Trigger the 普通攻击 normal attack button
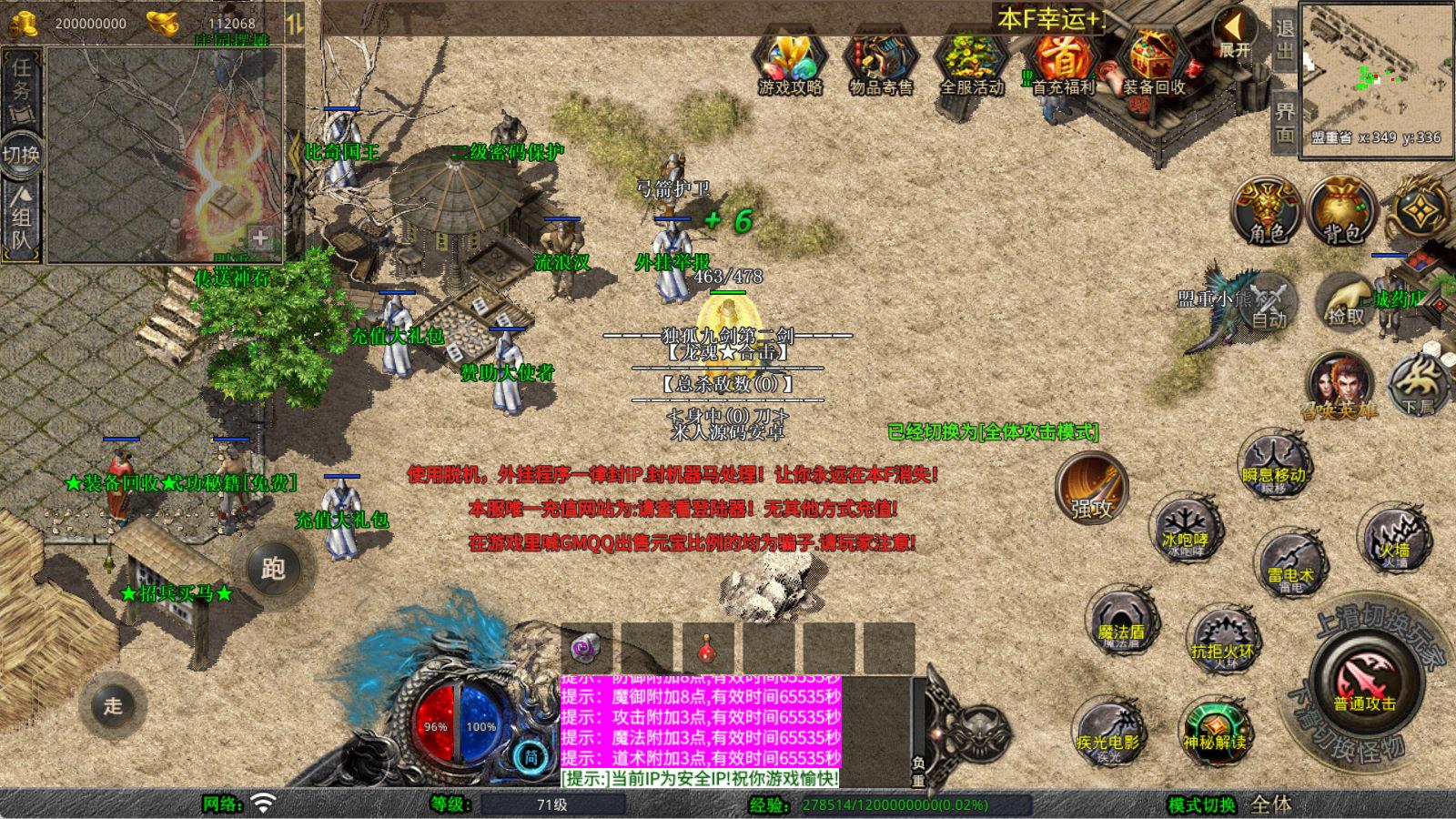This screenshot has width=1456, height=819. pyautogui.click(x=1365, y=682)
